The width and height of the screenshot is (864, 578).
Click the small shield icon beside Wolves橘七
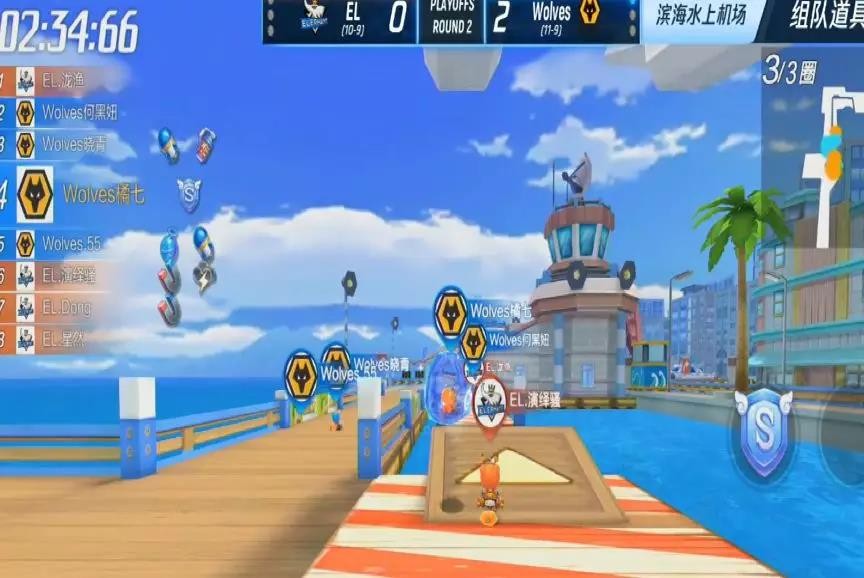(189, 193)
